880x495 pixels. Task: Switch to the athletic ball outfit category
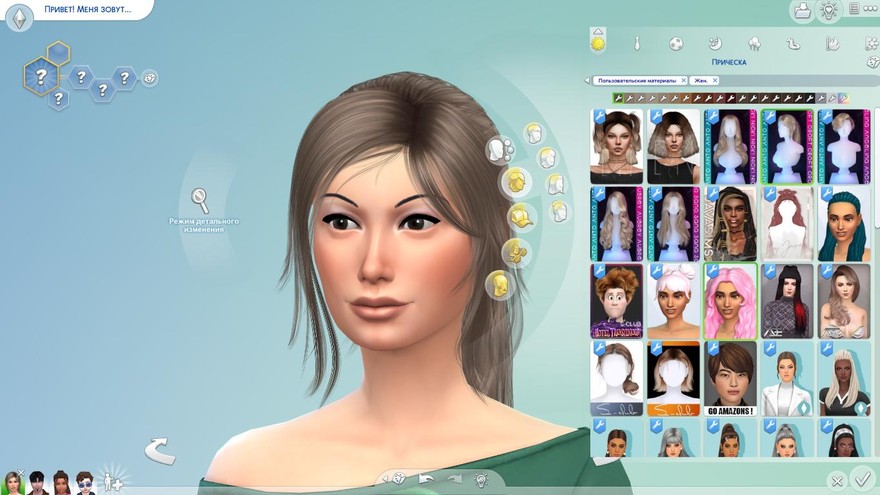[x=676, y=44]
